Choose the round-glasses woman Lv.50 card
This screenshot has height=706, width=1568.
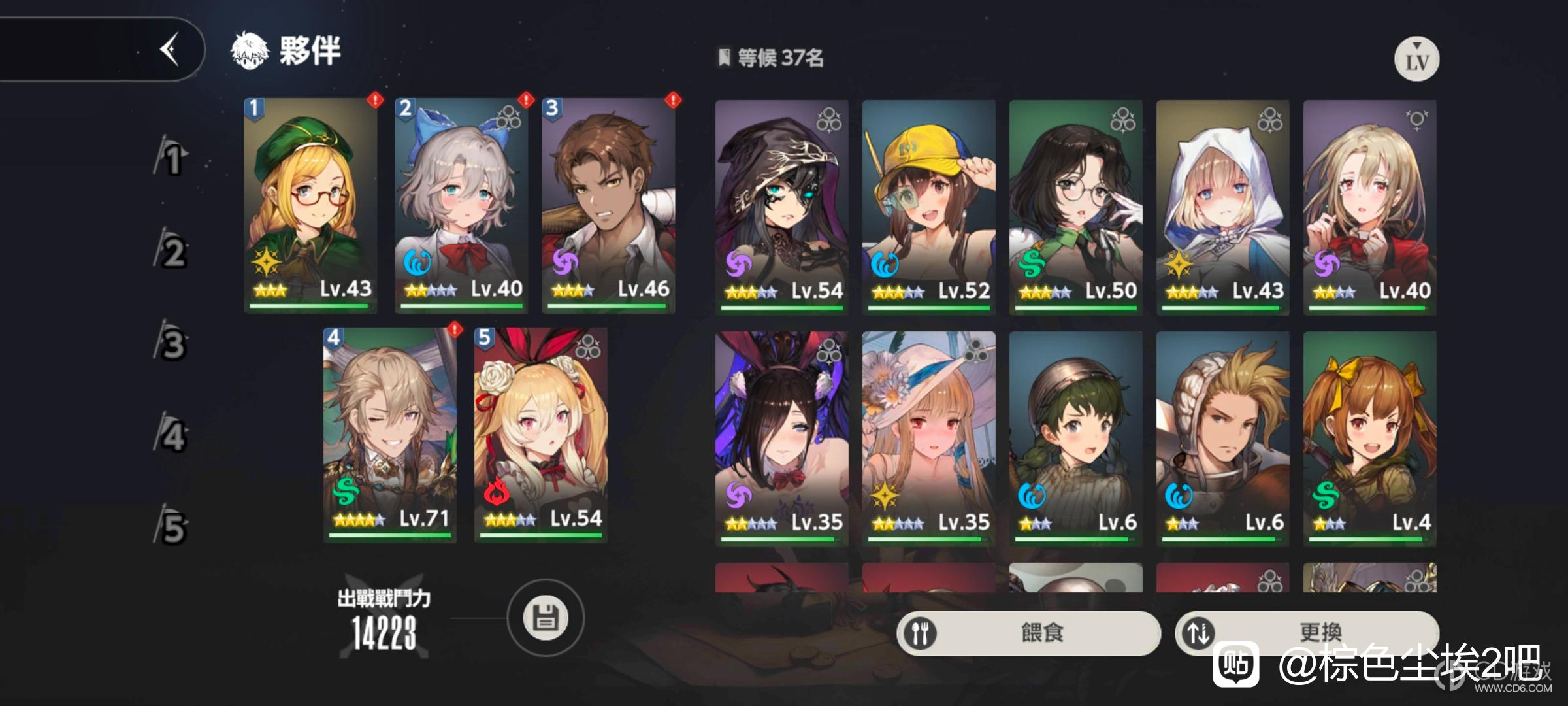pos(1075,207)
